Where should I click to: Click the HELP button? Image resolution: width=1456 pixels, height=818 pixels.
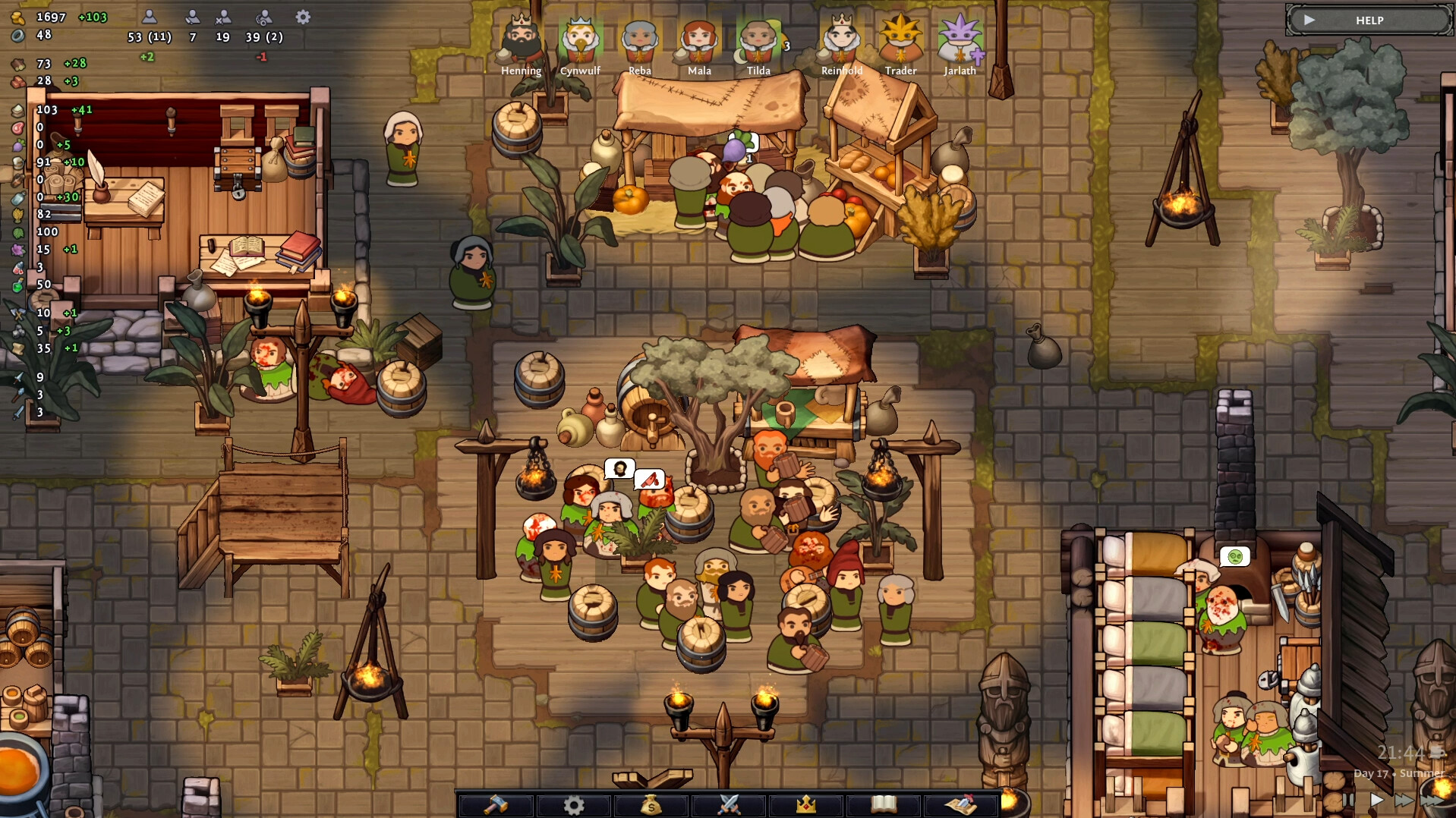(1367, 20)
